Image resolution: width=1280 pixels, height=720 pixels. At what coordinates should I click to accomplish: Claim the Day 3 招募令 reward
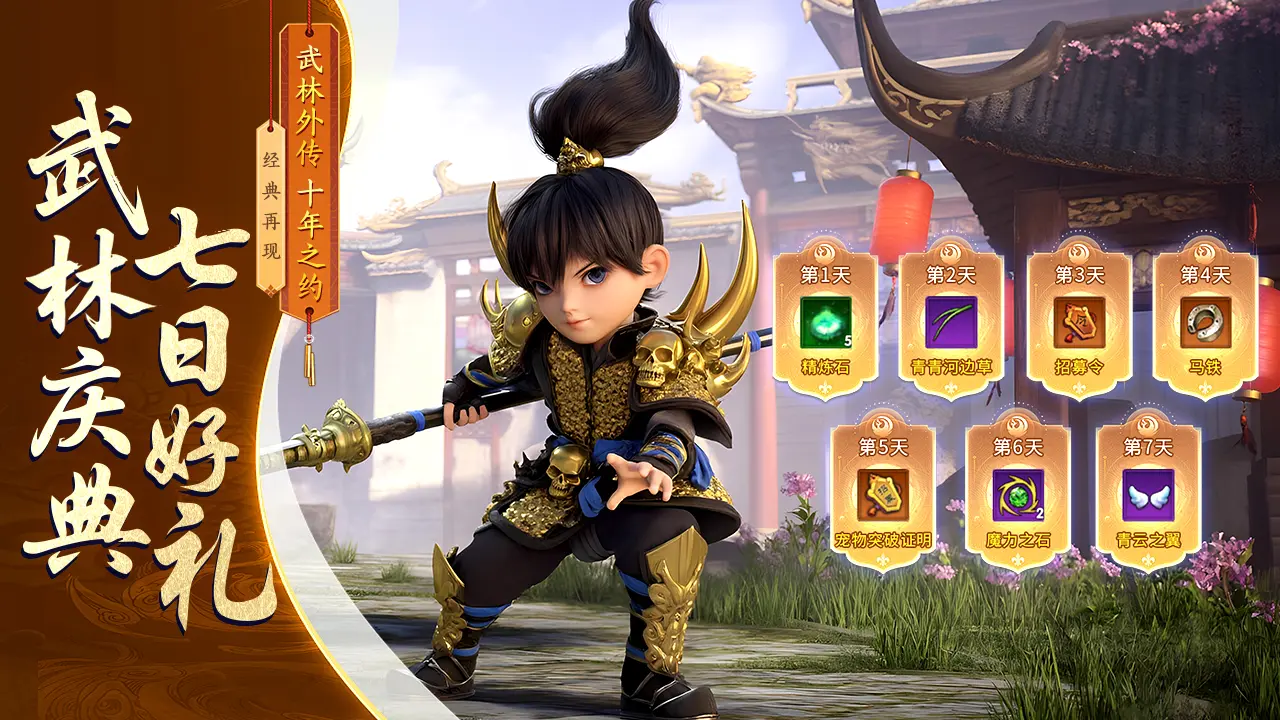click(1078, 322)
